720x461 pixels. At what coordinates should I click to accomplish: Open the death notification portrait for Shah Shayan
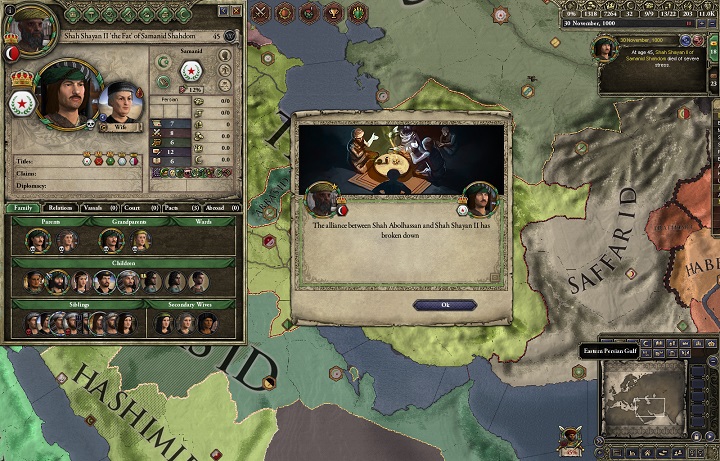(603, 49)
